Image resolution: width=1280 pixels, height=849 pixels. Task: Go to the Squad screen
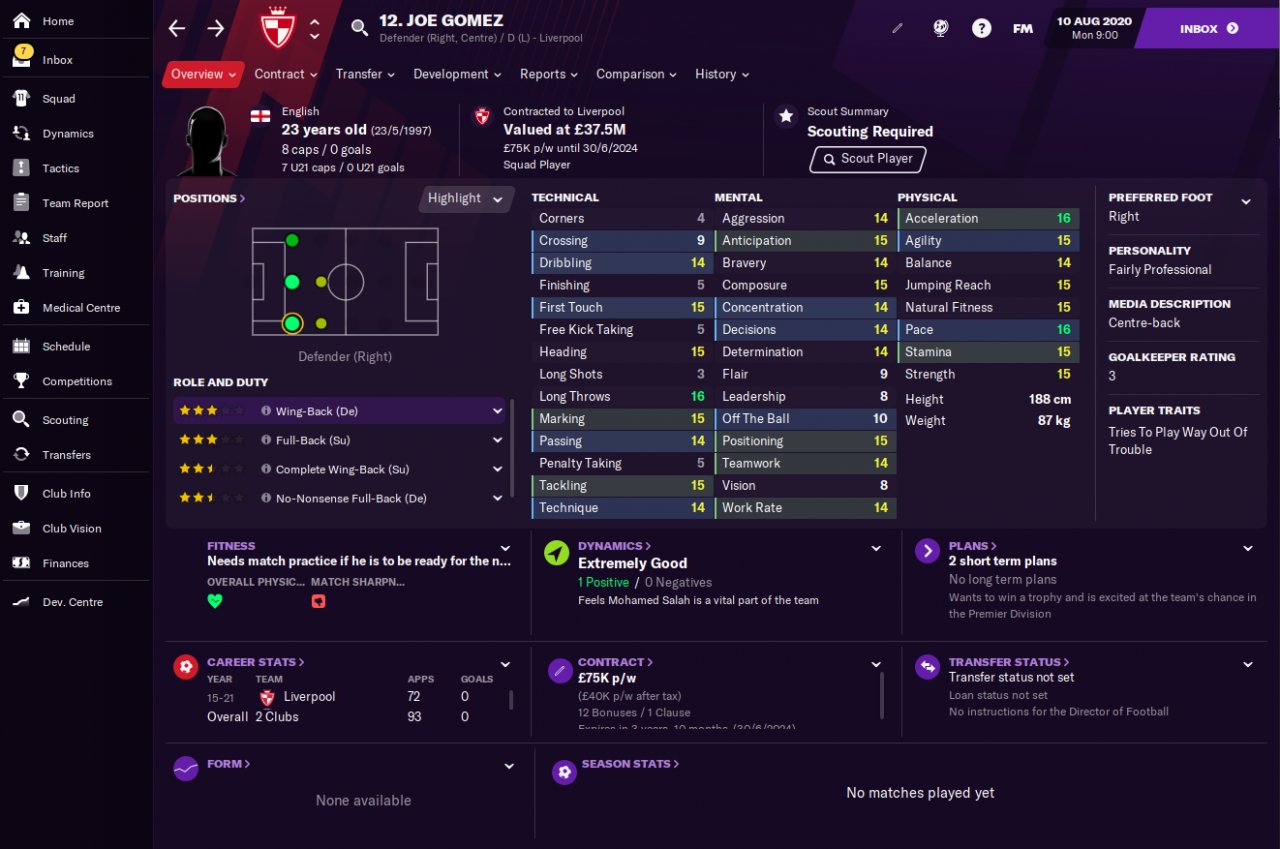(58, 99)
